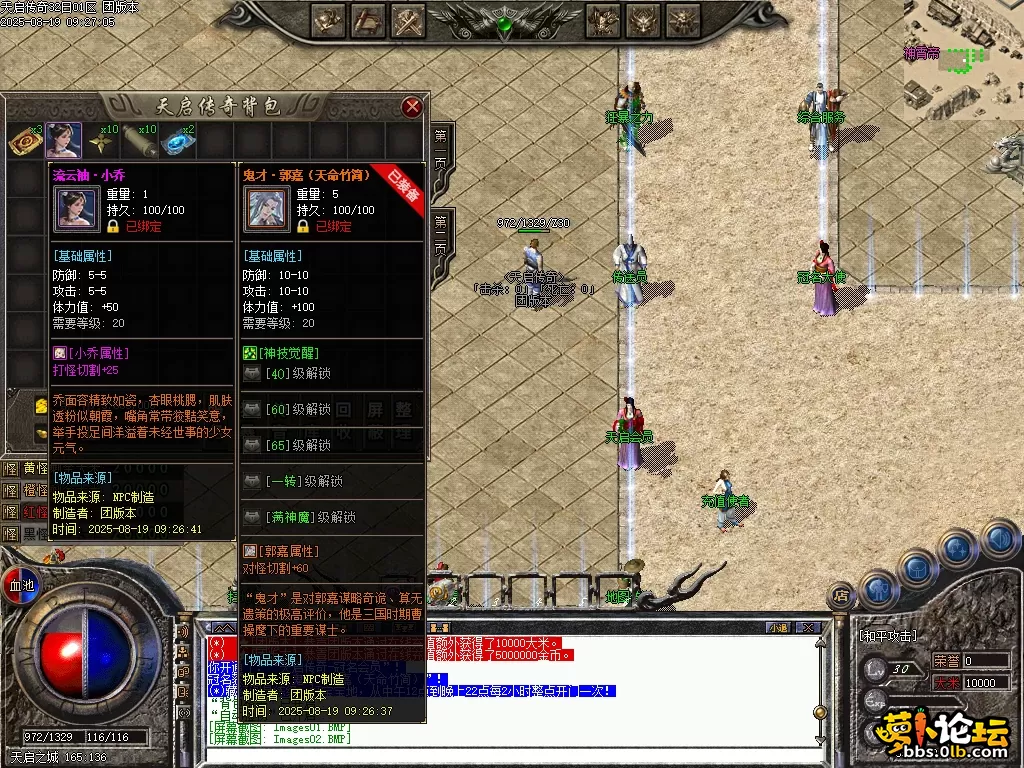Screen dimensions: 1024x768
Task: Select the Xiao Qiao portrait card in the bag
Action: click(x=63, y=141)
